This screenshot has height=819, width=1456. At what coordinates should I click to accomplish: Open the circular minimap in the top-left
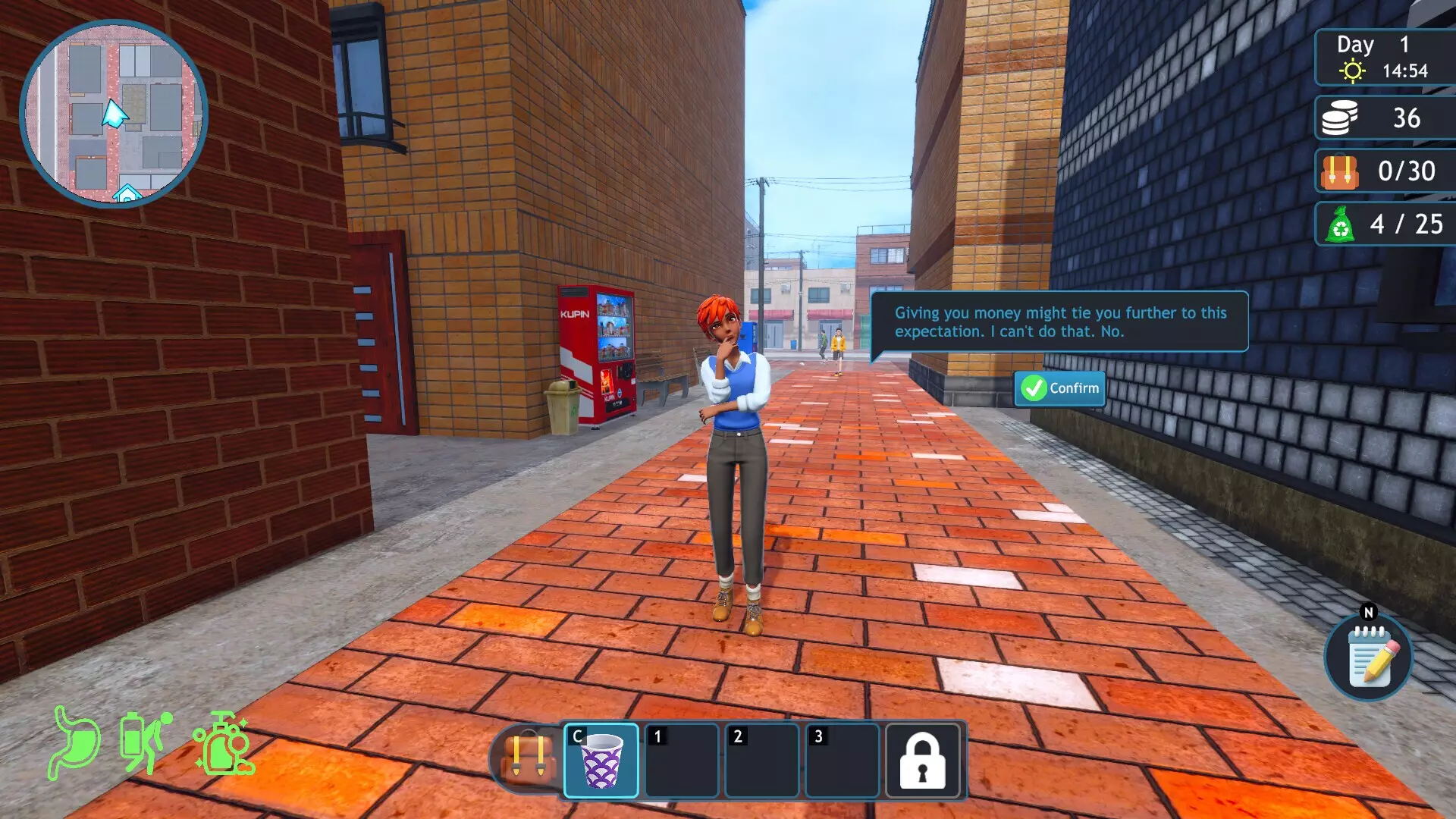114,114
